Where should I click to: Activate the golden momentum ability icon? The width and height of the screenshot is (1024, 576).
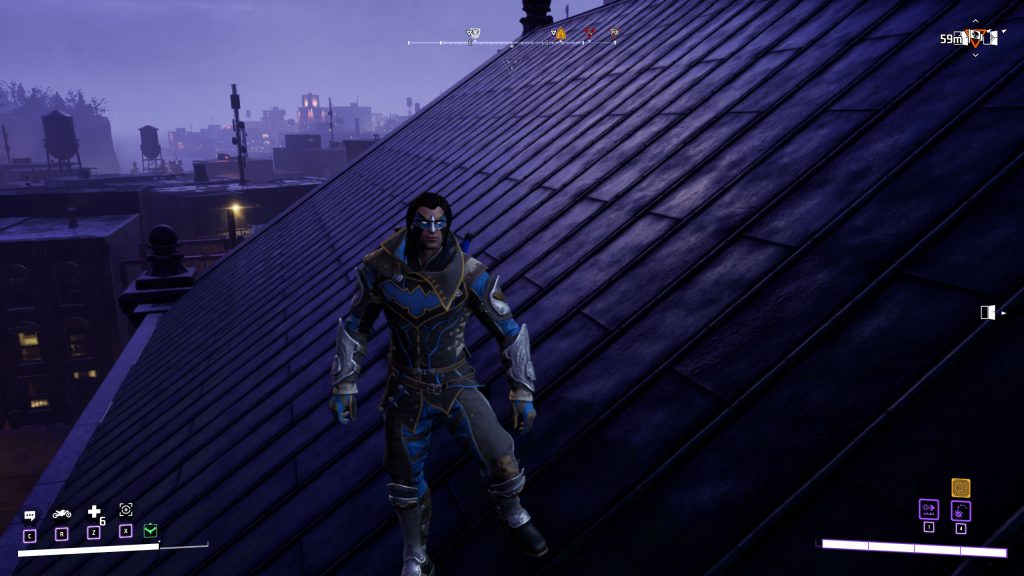click(961, 488)
